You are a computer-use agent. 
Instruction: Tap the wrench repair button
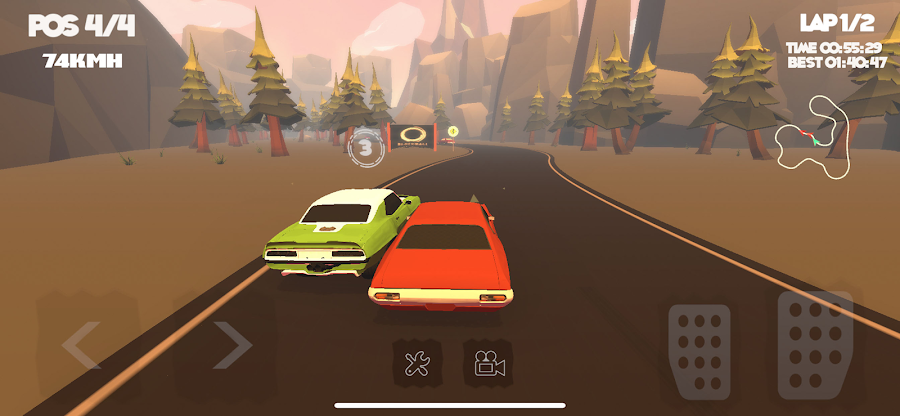[416, 364]
